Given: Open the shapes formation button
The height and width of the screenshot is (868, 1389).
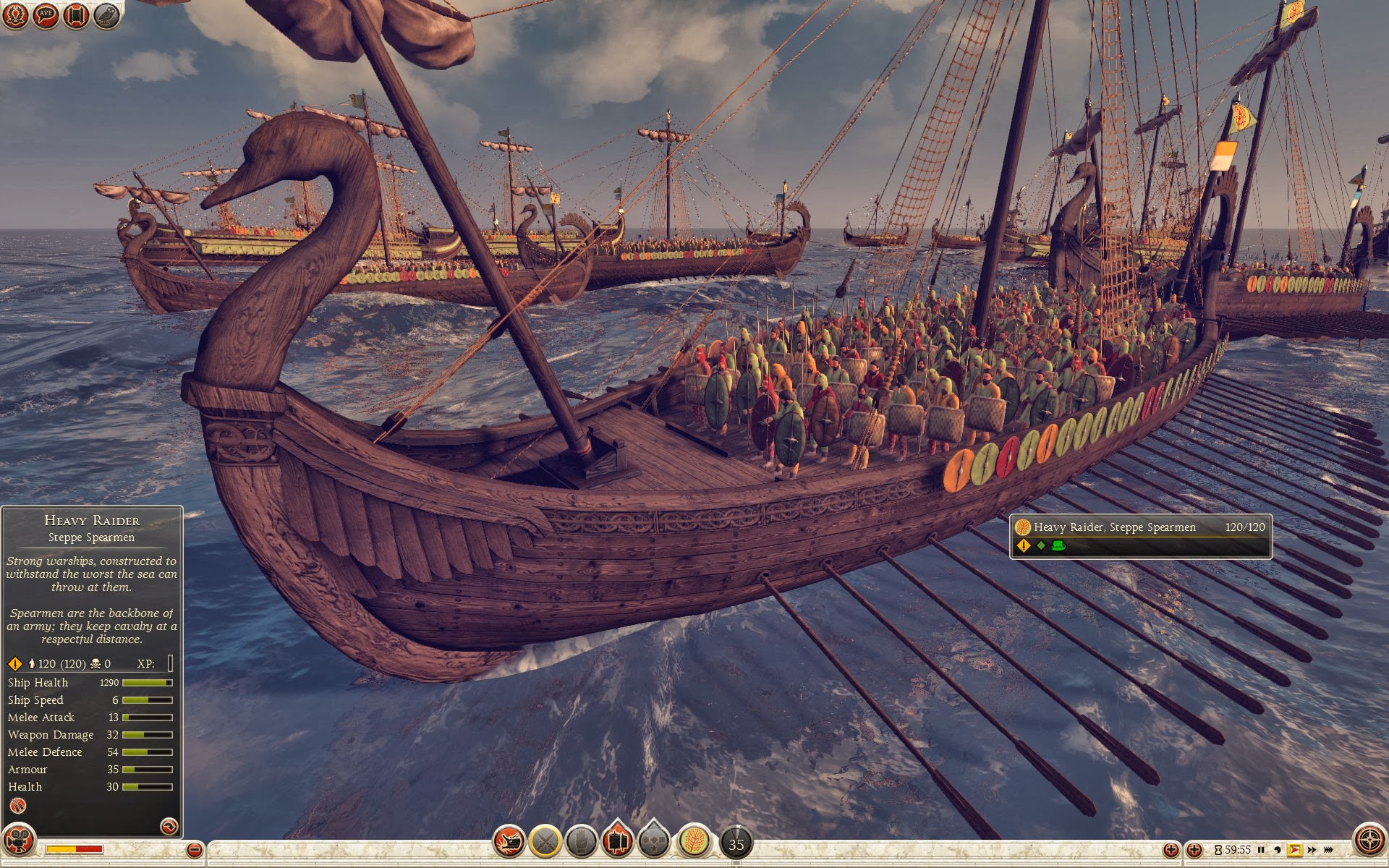Looking at the screenshot, I should (x=654, y=842).
